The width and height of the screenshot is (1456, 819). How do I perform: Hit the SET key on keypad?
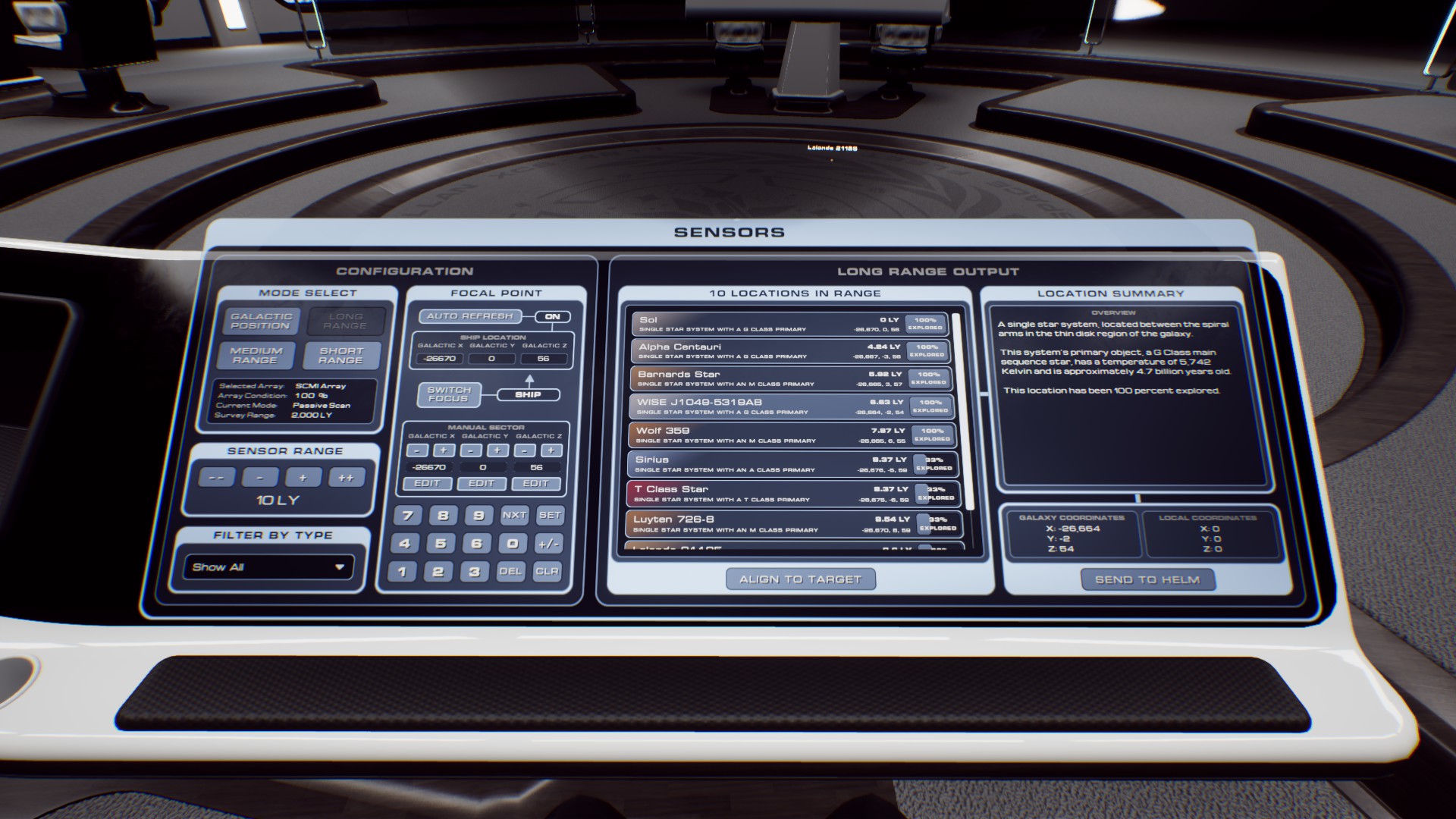coord(550,516)
